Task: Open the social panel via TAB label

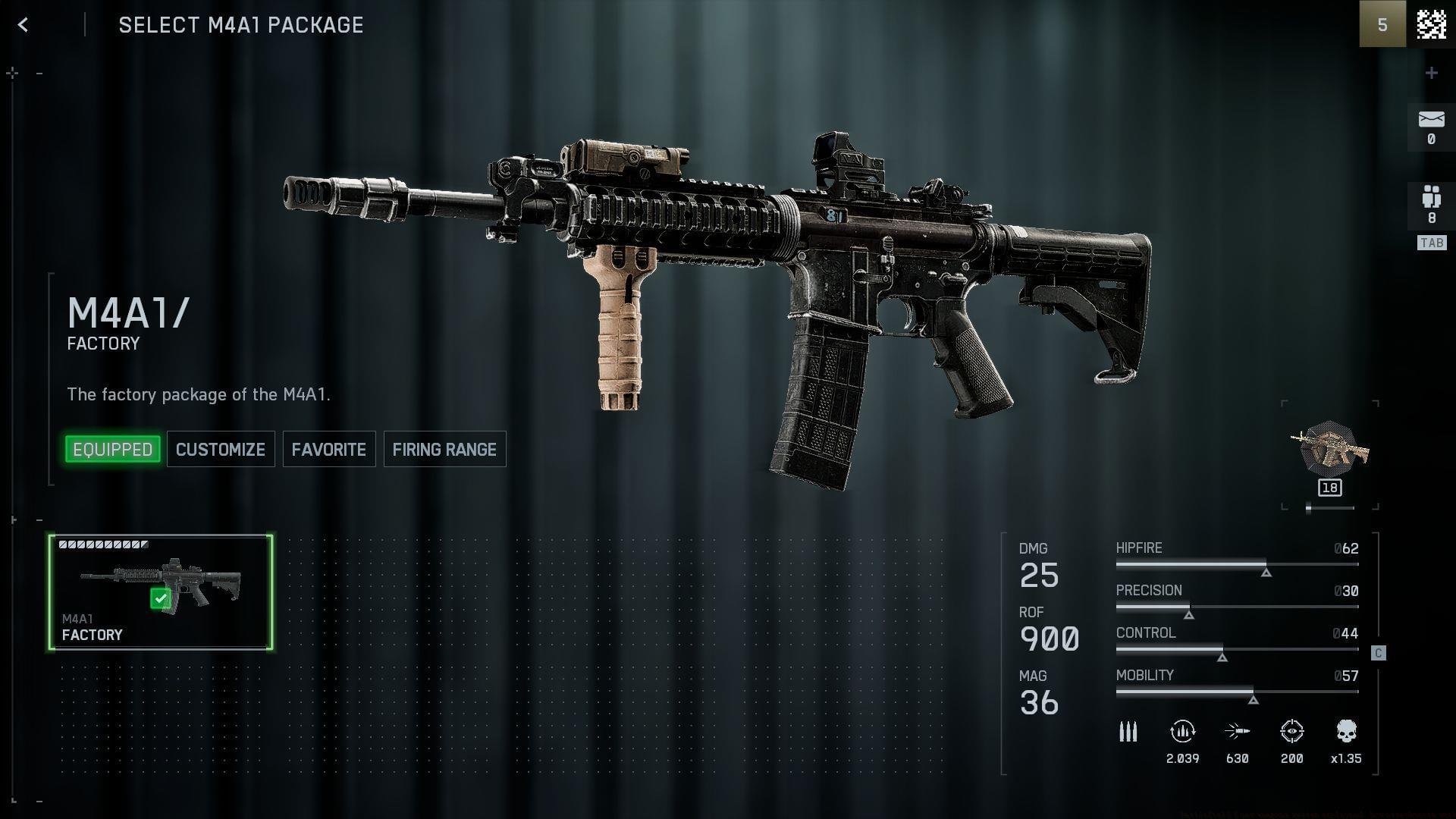Action: (1432, 243)
